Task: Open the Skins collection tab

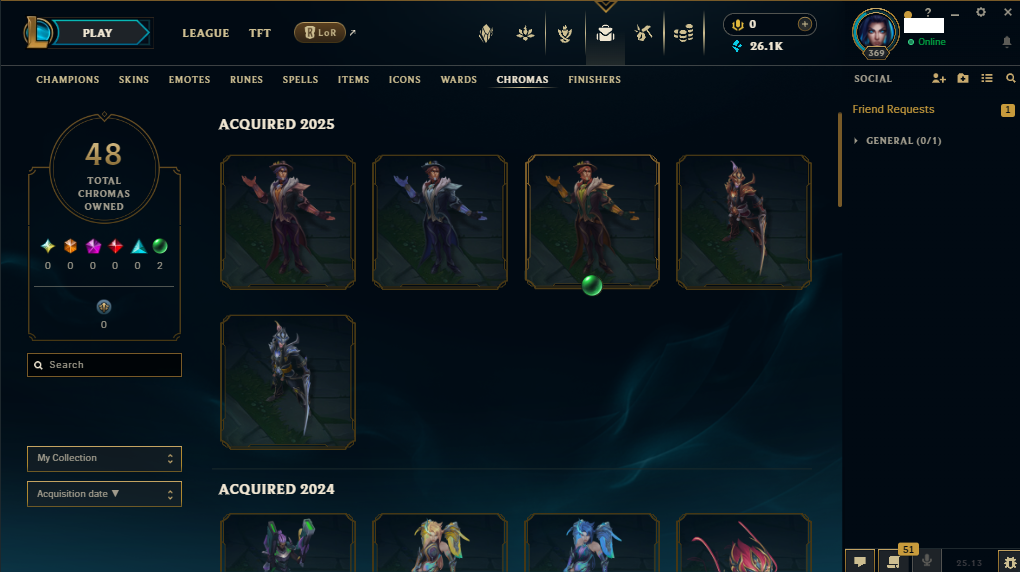Action: coord(134,80)
